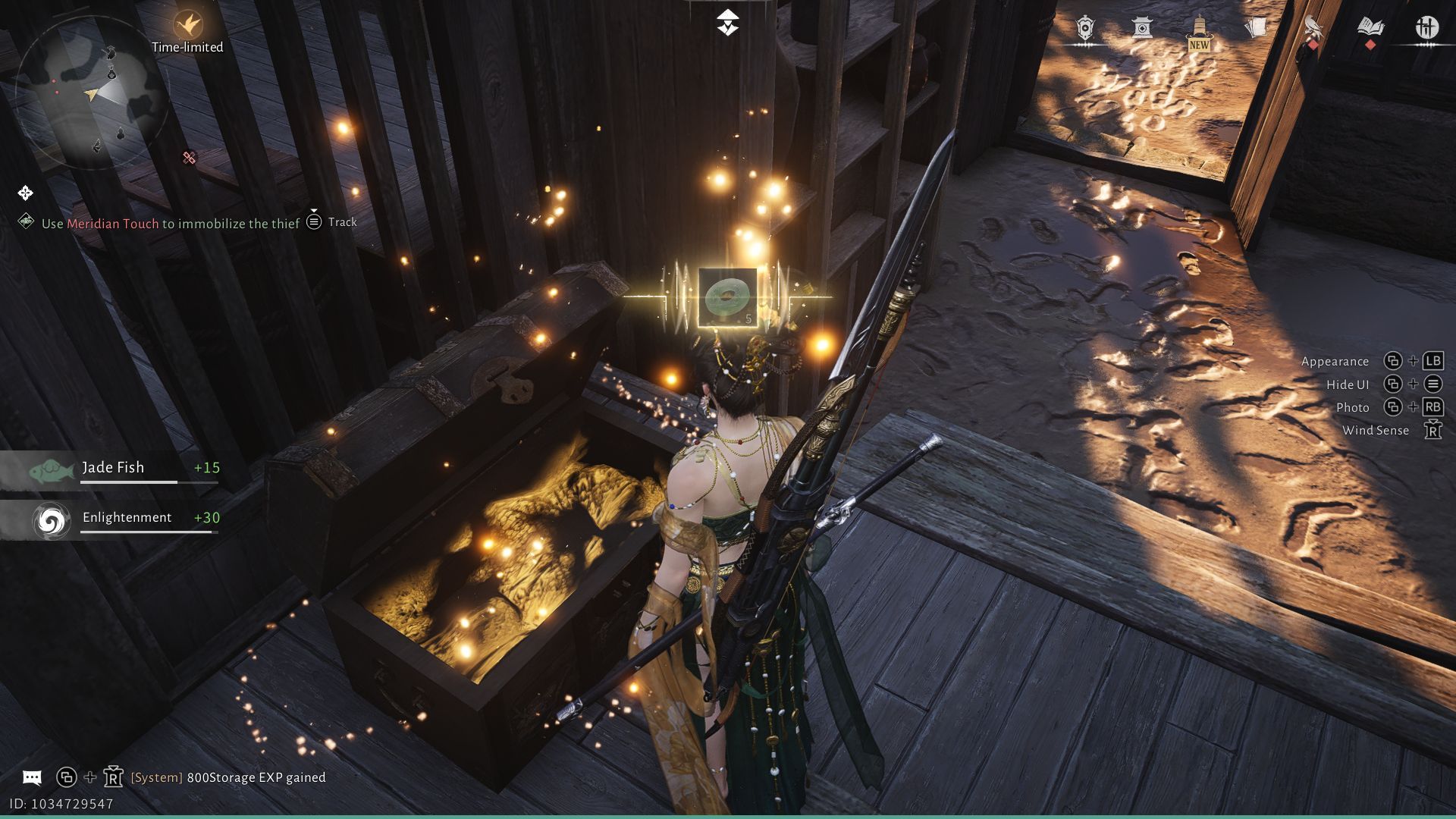Click the system message chat line

pyautogui.click(x=228, y=777)
